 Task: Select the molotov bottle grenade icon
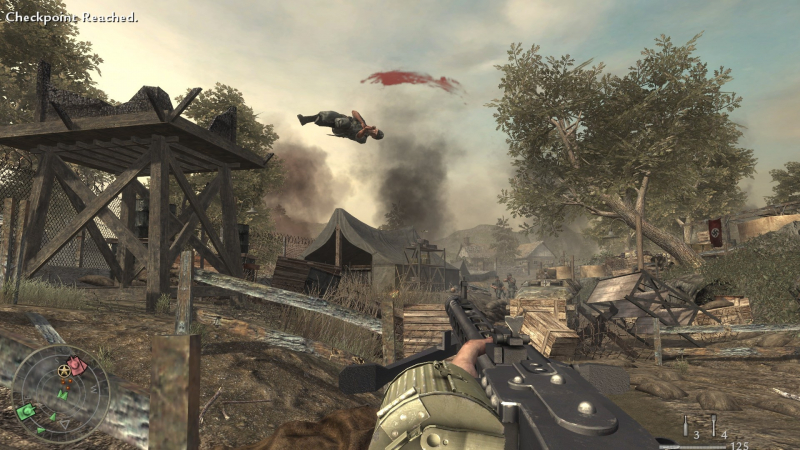click(686, 424)
